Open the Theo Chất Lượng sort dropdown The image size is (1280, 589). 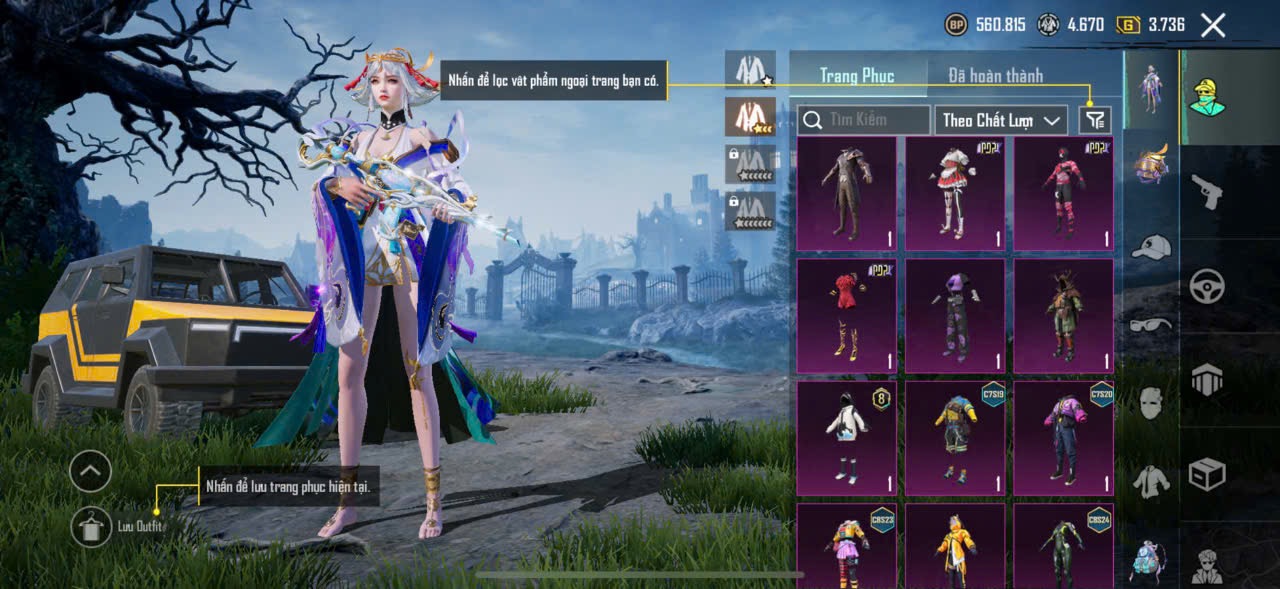click(1001, 120)
